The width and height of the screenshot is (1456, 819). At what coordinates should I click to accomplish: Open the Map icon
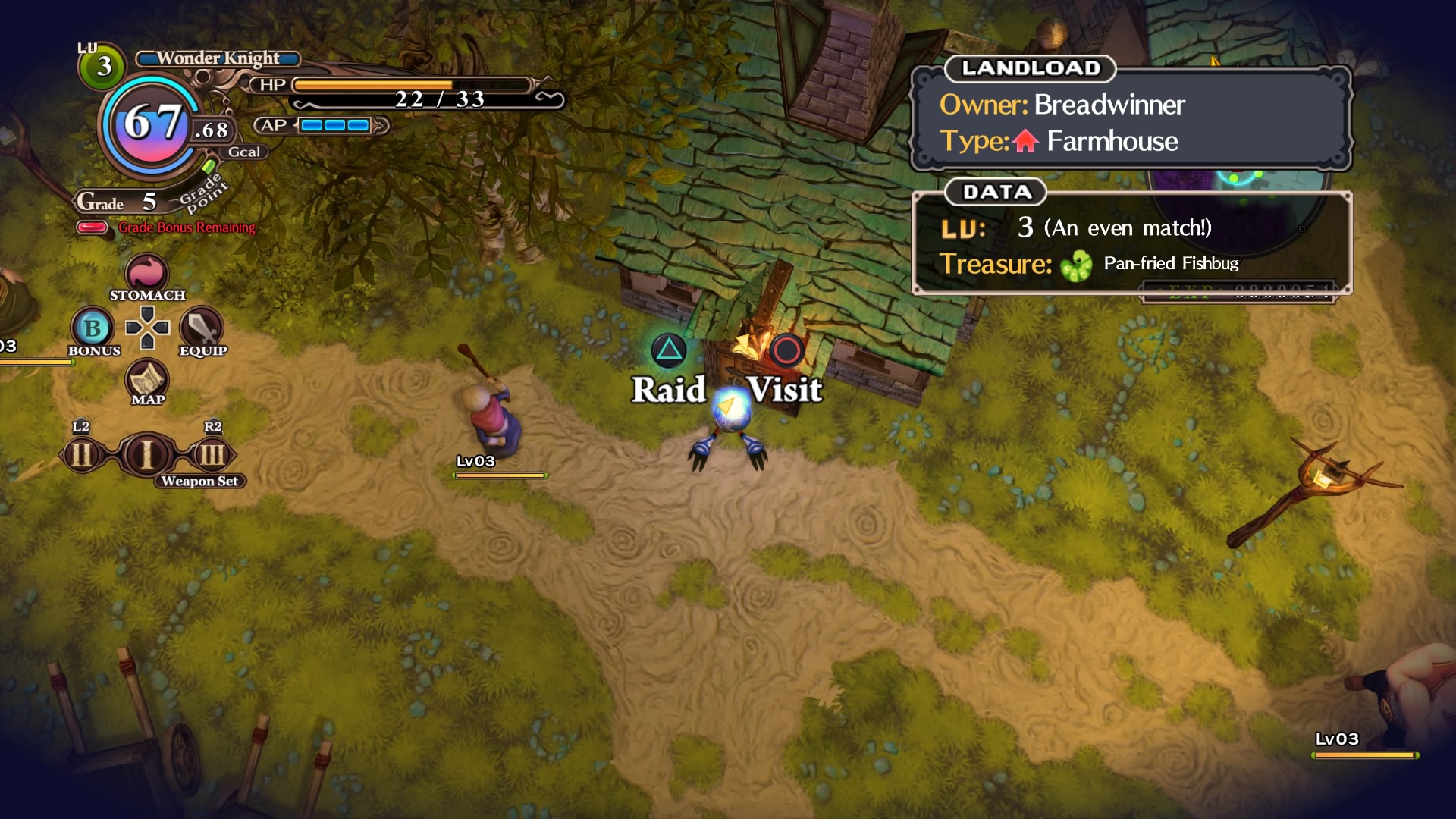tap(147, 378)
